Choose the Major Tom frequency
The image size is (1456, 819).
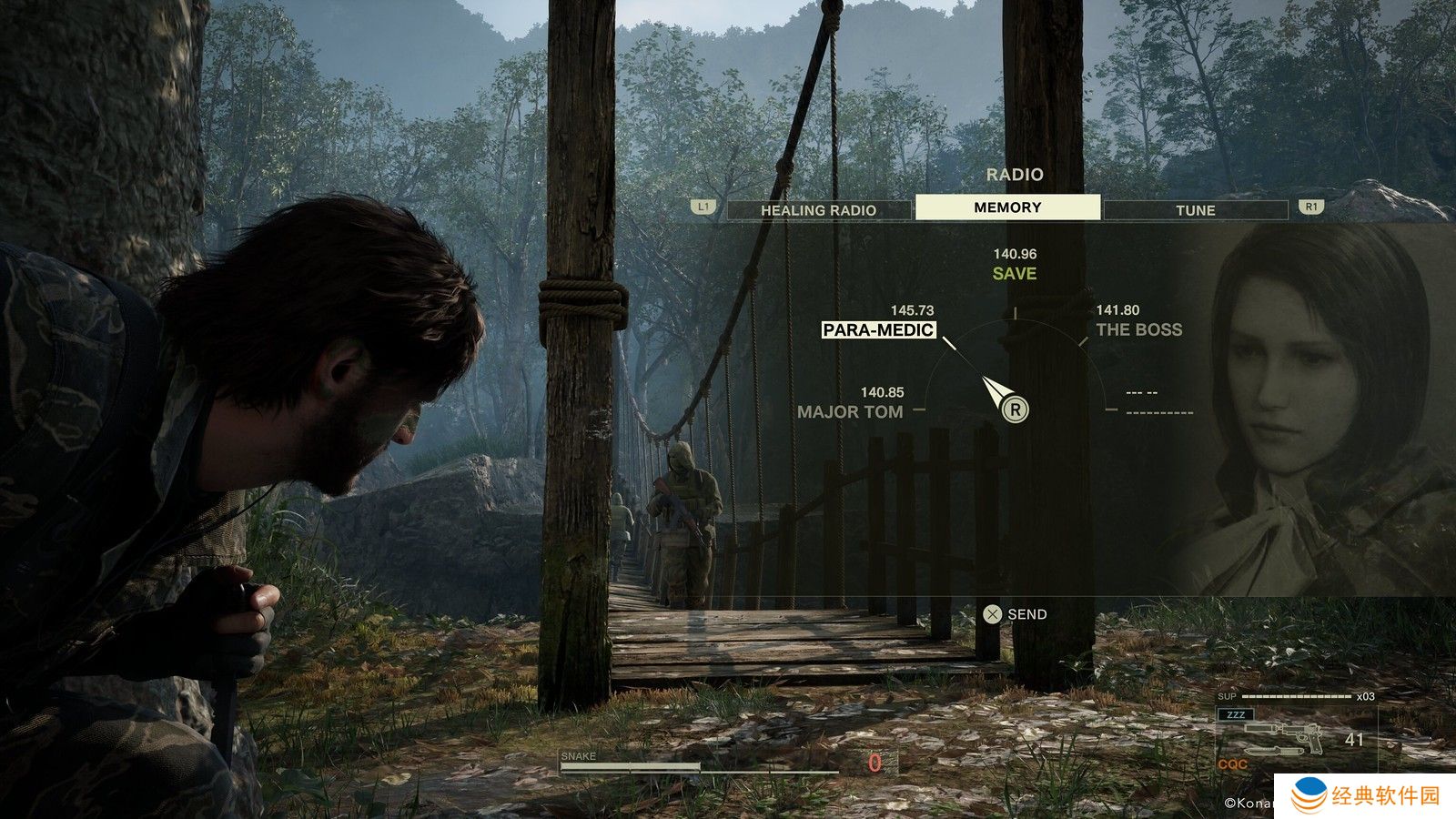pyautogui.click(x=850, y=411)
